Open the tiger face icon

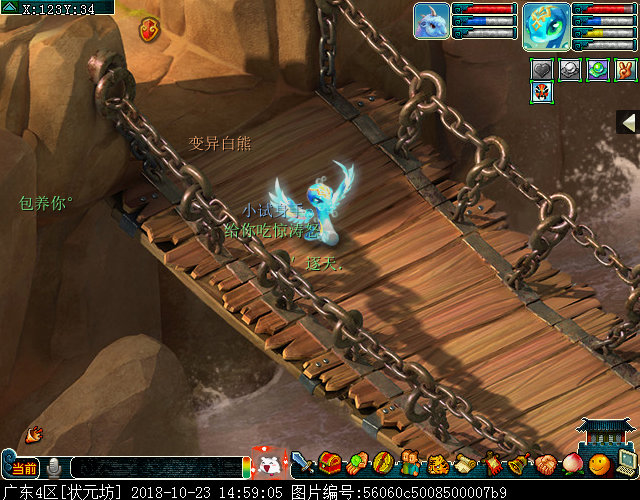click(437, 464)
